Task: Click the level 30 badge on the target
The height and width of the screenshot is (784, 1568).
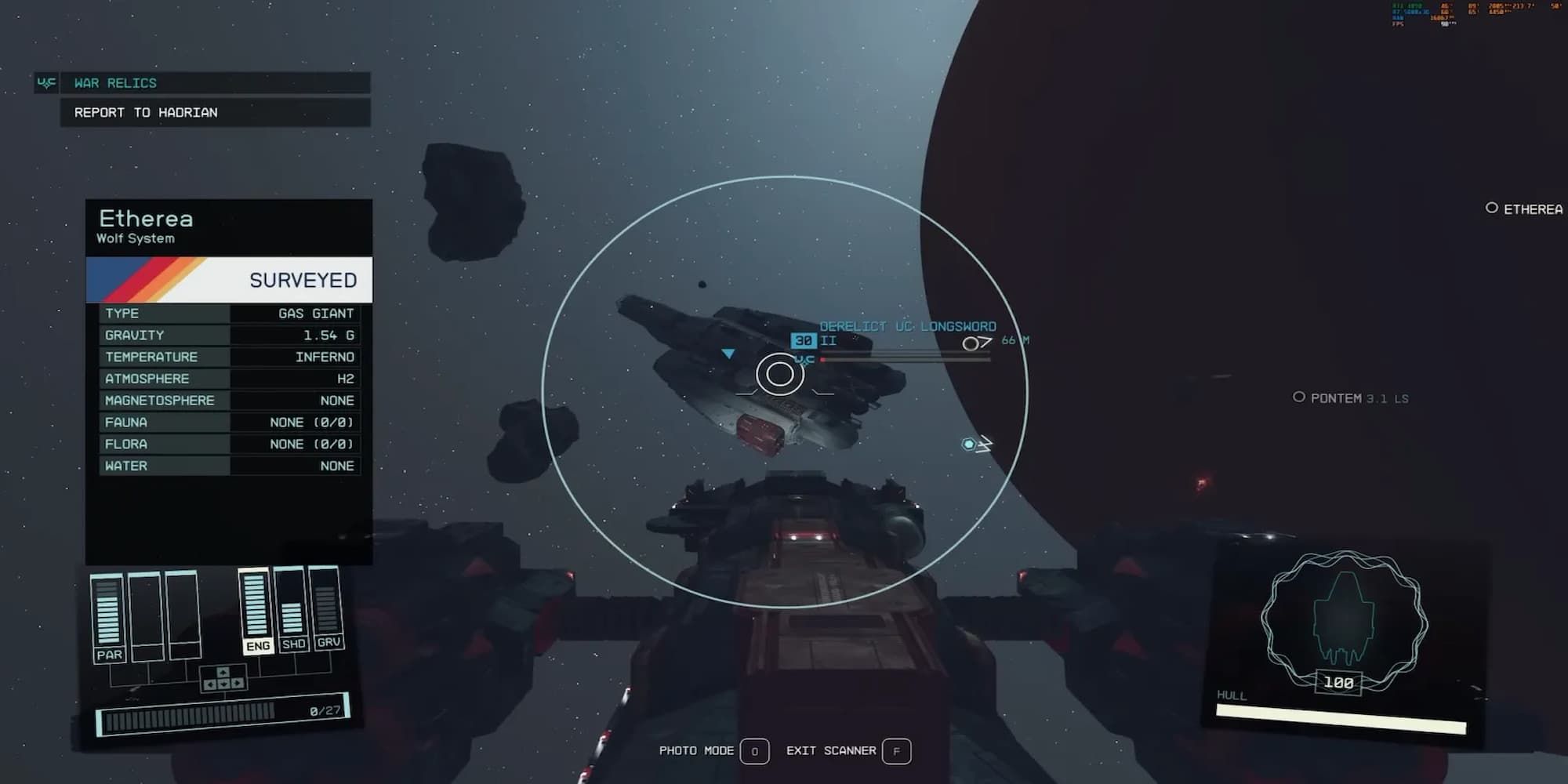Action: tap(803, 341)
